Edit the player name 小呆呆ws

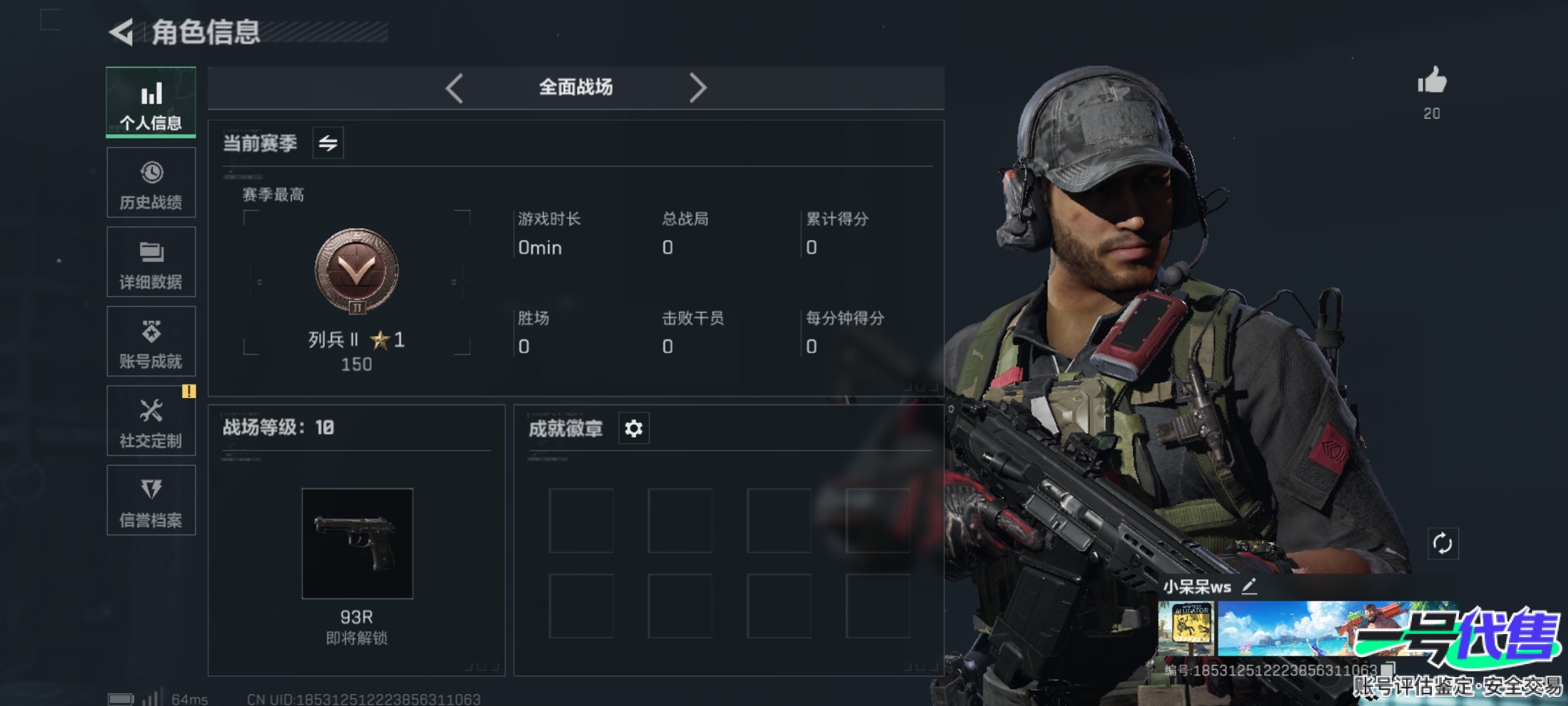1249,586
